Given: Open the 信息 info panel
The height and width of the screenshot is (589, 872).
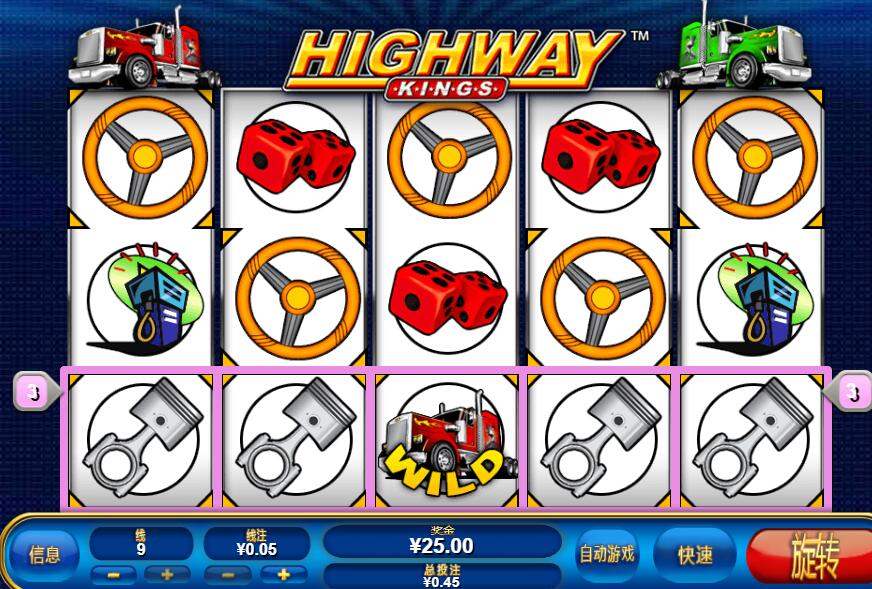Looking at the screenshot, I should [x=45, y=555].
